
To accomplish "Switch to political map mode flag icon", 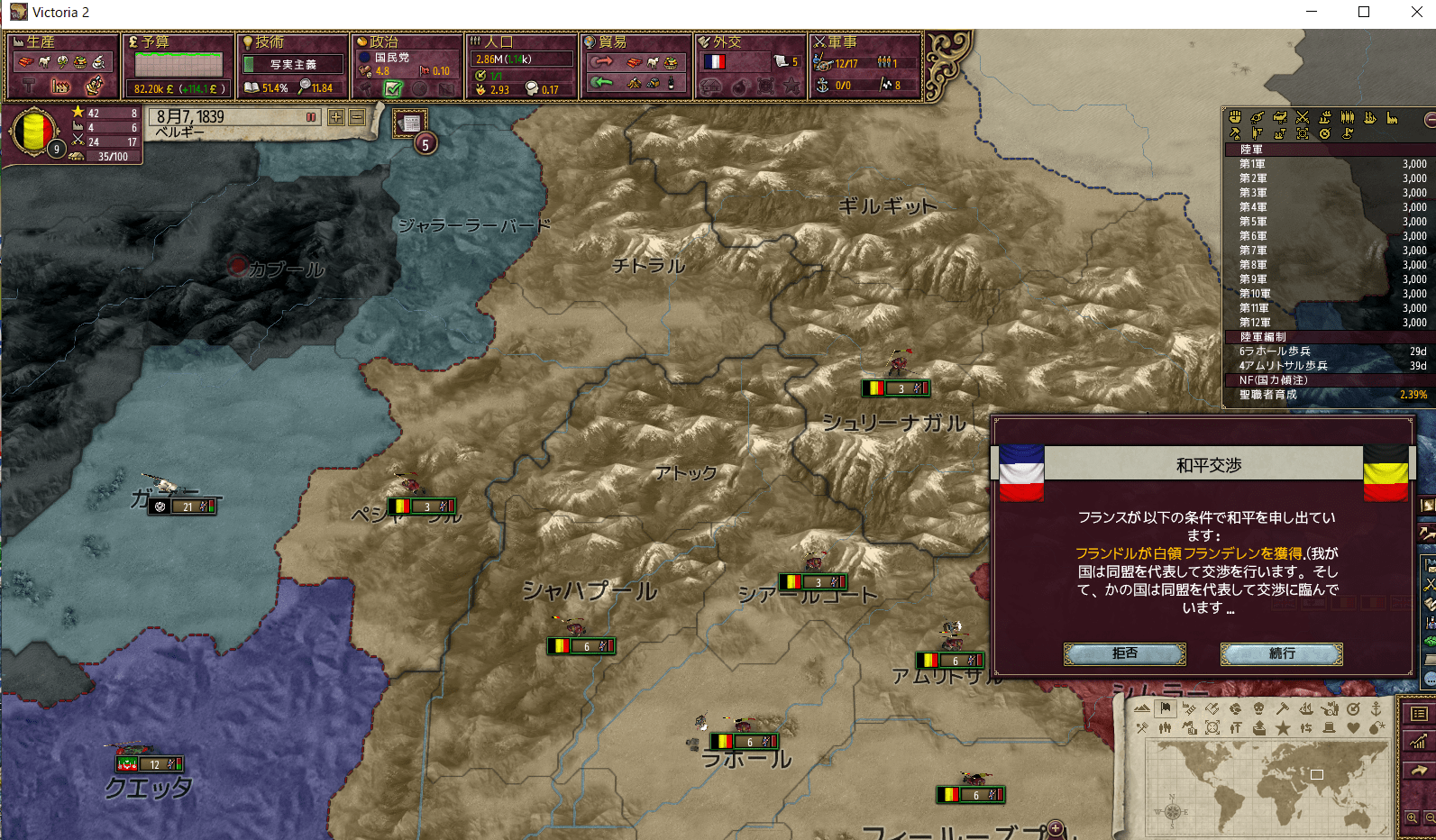I will pyautogui.click(x=1165, y=710).
